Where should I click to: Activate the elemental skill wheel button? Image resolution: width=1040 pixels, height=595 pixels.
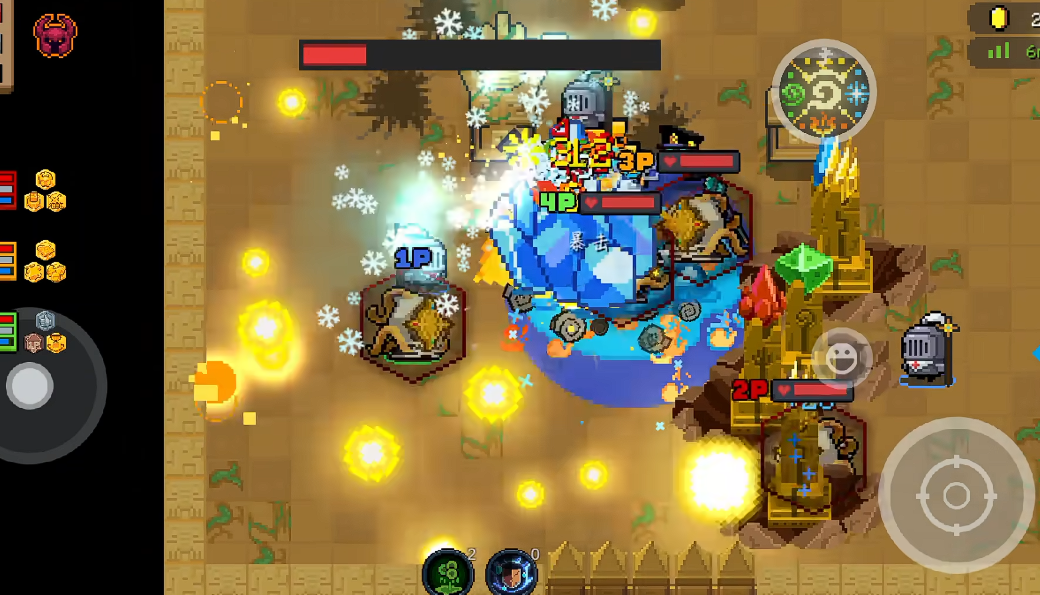pyautogui.click(x=824, y=91)
